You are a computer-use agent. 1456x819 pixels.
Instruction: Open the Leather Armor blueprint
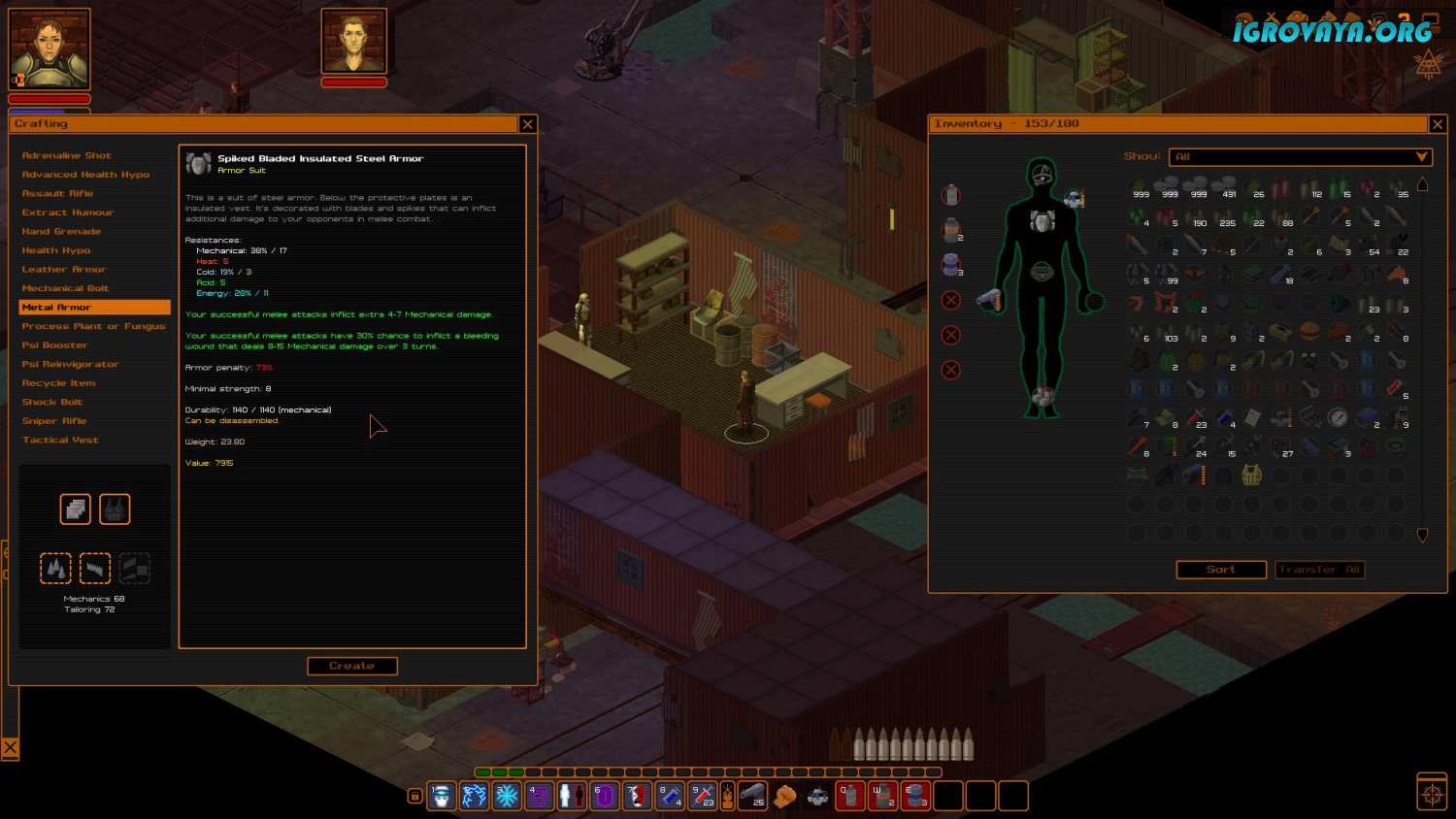pyautogui.click(x=64, y=269)
